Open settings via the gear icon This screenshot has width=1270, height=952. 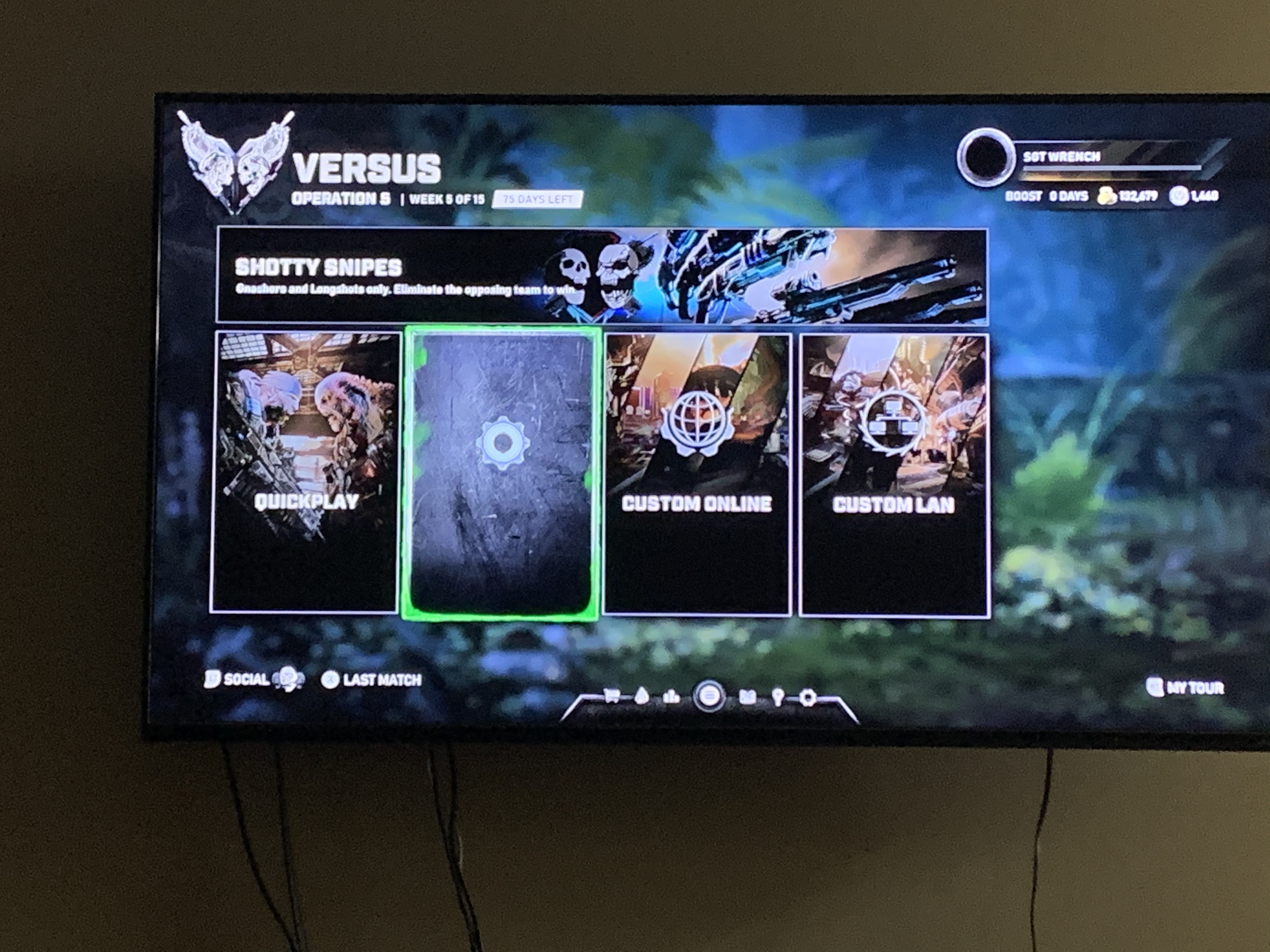808,698
